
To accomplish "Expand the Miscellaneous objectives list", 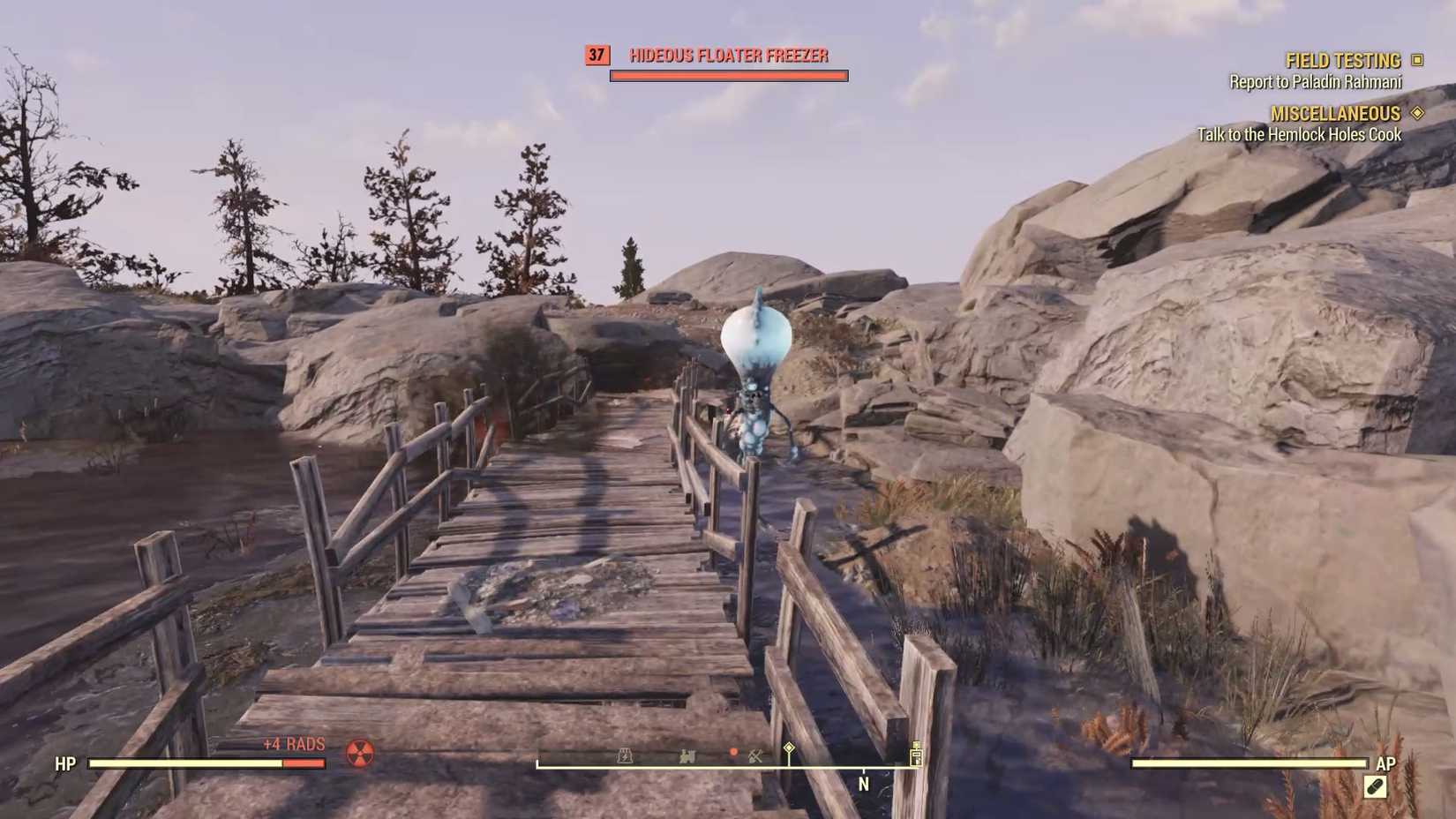I will 1335,113.
